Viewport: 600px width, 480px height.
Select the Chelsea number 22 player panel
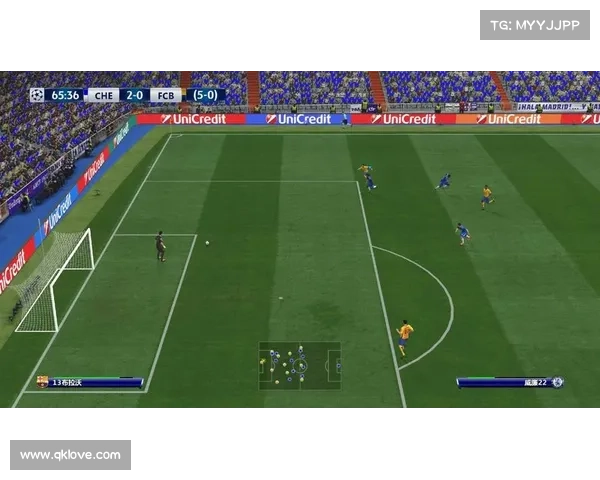[511, 382]
